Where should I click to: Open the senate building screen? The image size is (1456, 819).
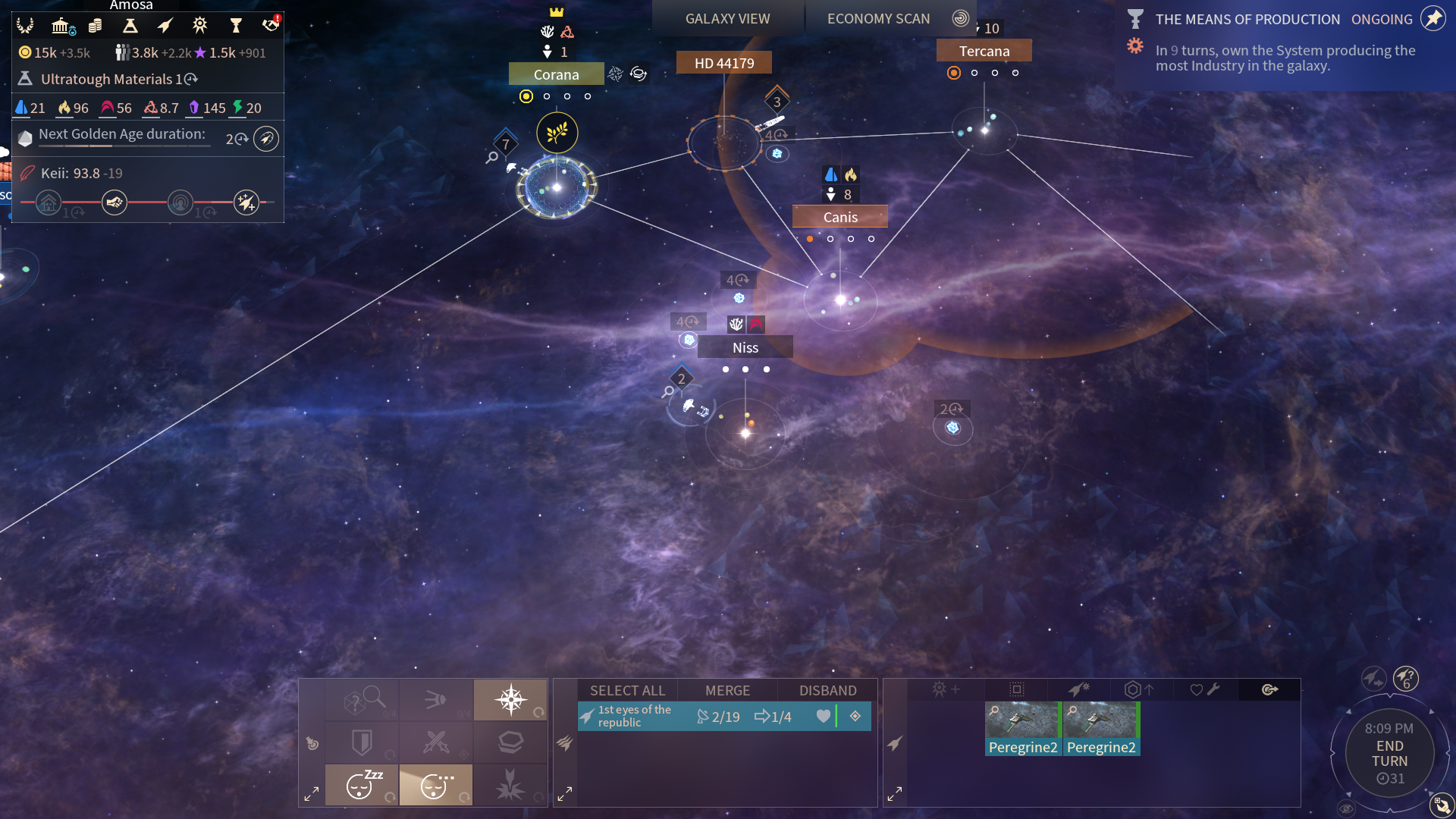click(x=61, y=27)
